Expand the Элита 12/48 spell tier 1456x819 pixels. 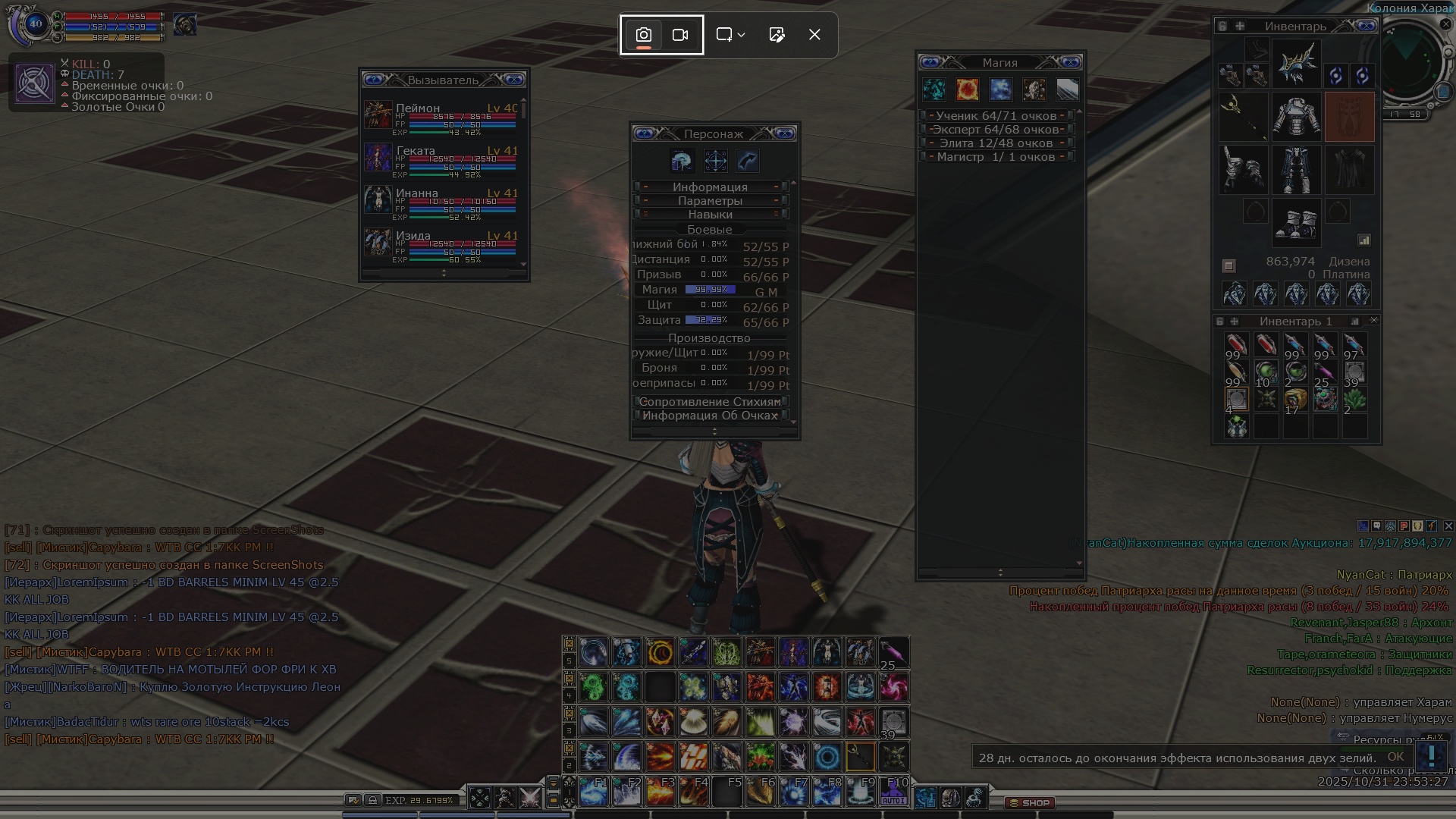point(996,143)
